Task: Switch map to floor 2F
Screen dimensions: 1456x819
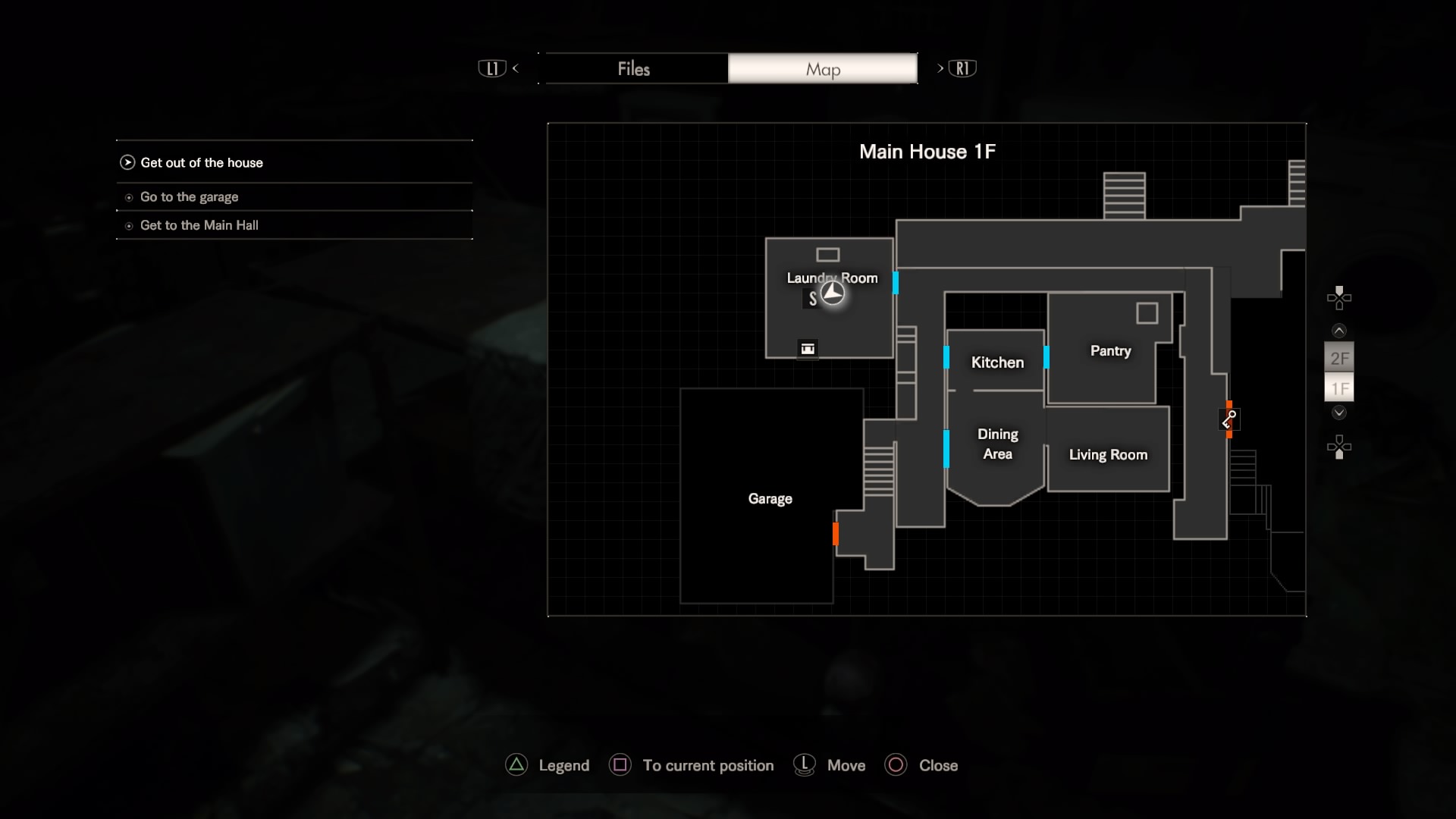Action: point(1339,358)
